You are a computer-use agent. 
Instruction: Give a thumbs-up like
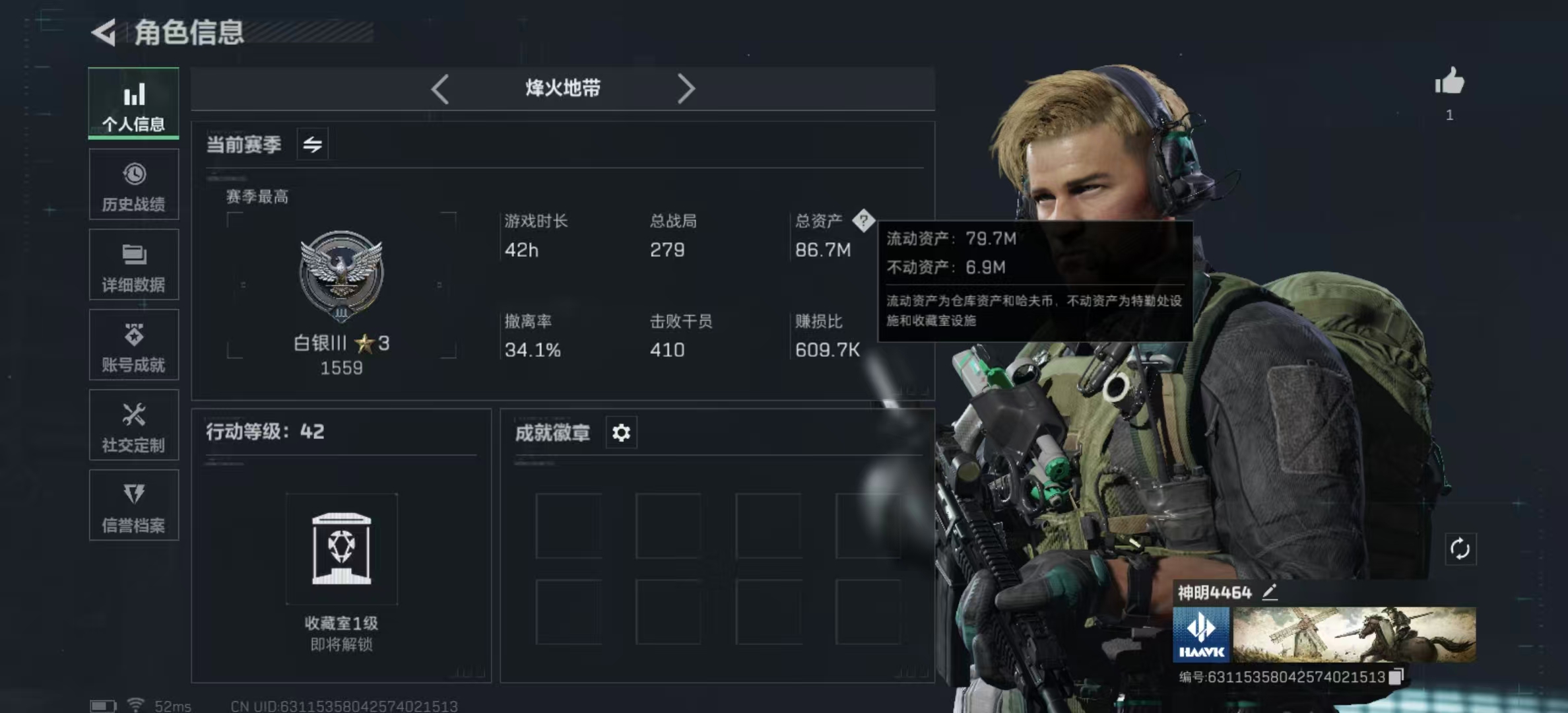(x=1449, y=83)
